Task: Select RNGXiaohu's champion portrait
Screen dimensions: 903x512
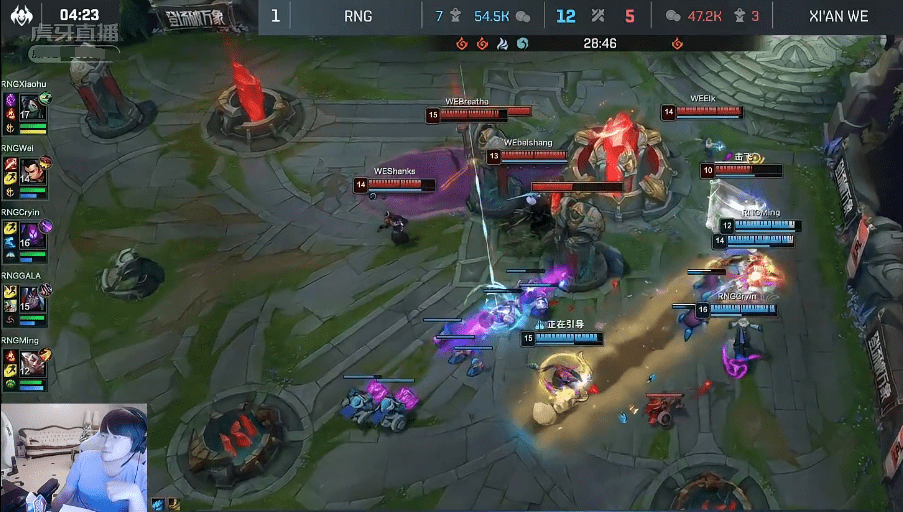Action: click(29, 108)
